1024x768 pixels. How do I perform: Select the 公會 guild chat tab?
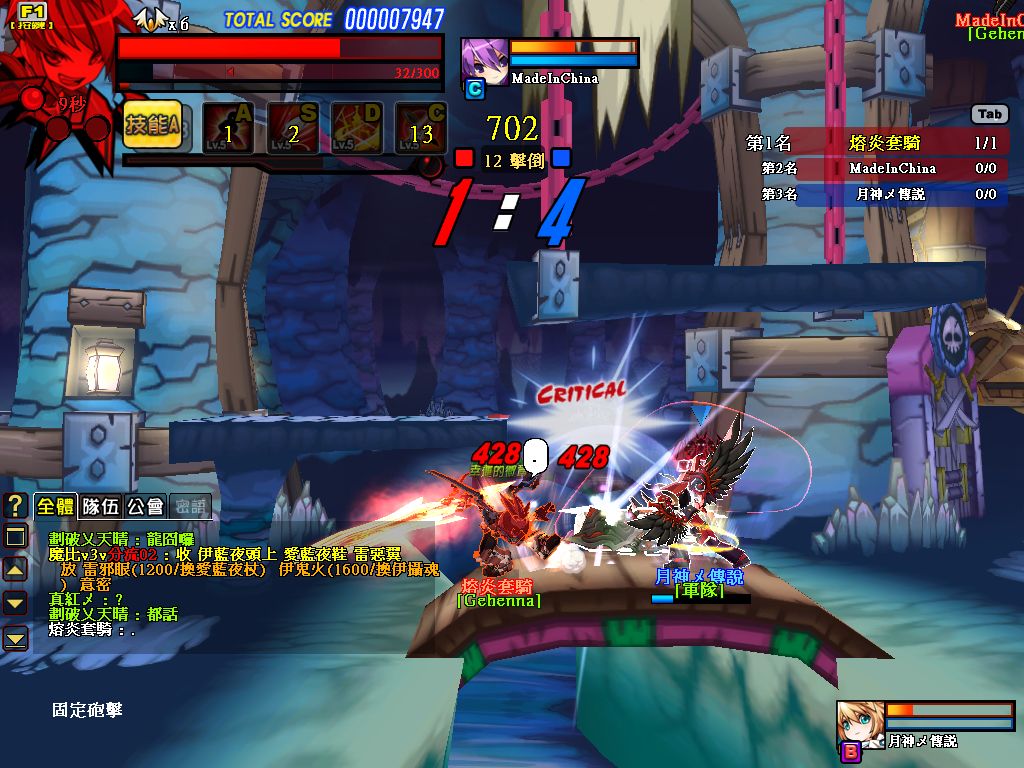pyautogui.click(x=146, y=506)
